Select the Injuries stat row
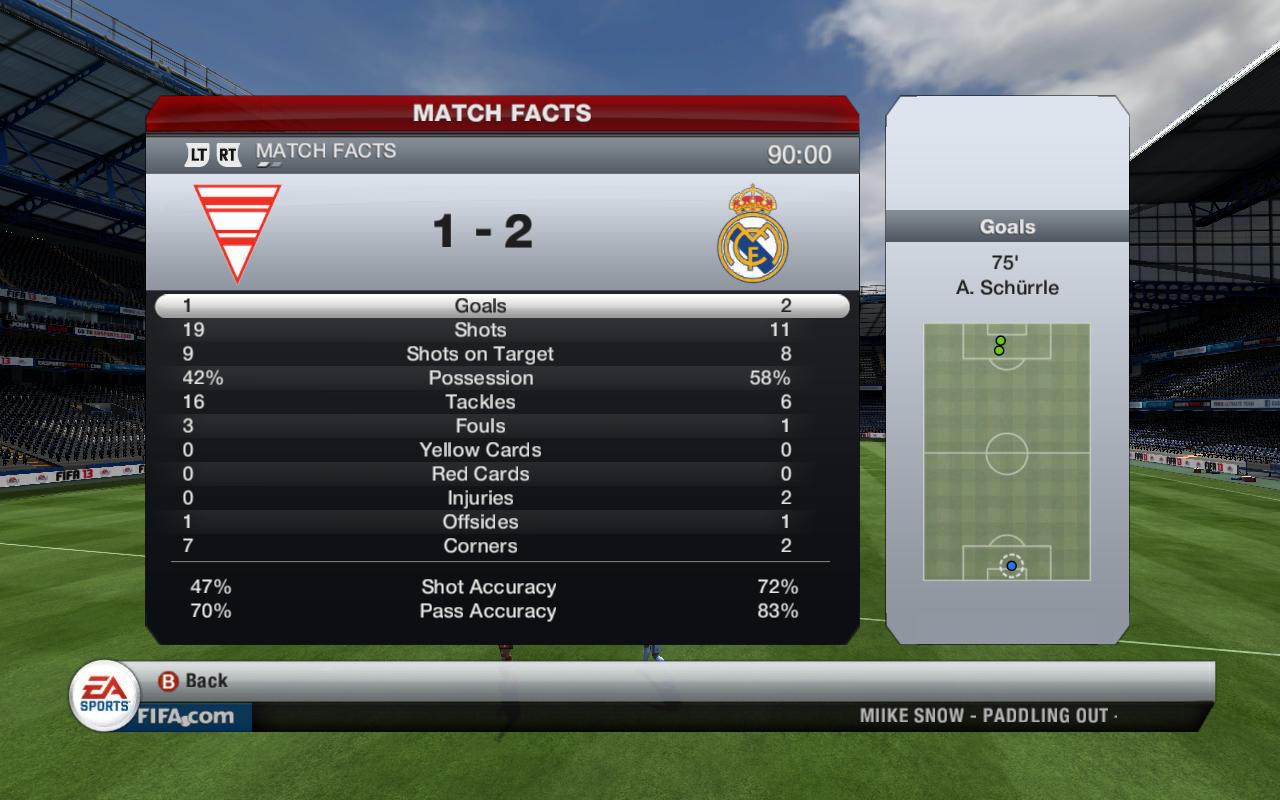1280x800 pixels. tap(481, 498)
